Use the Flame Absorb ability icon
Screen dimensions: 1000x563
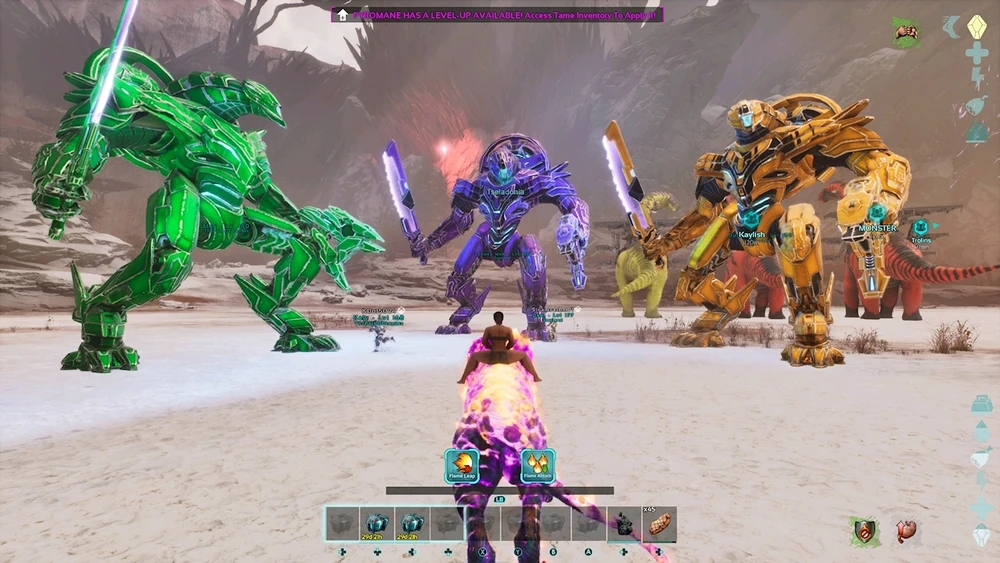[538, 466]
